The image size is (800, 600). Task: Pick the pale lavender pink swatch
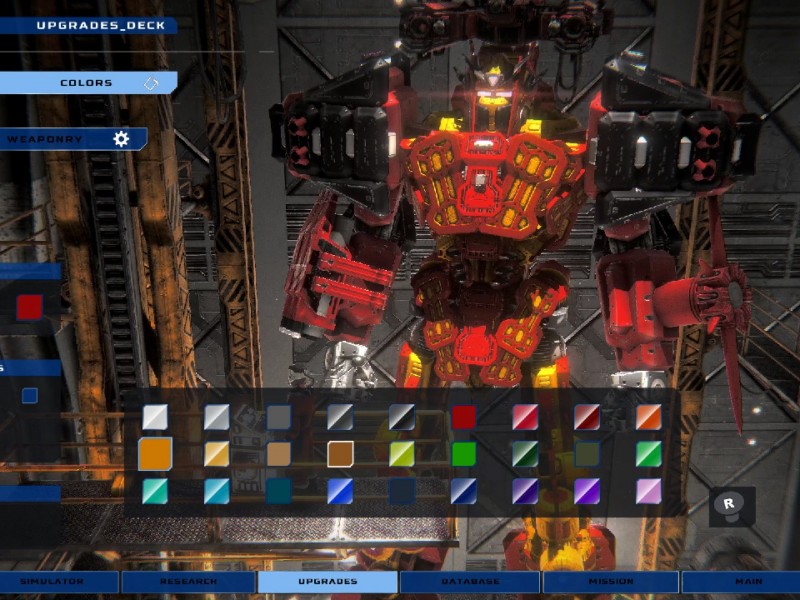coord(649,491)
